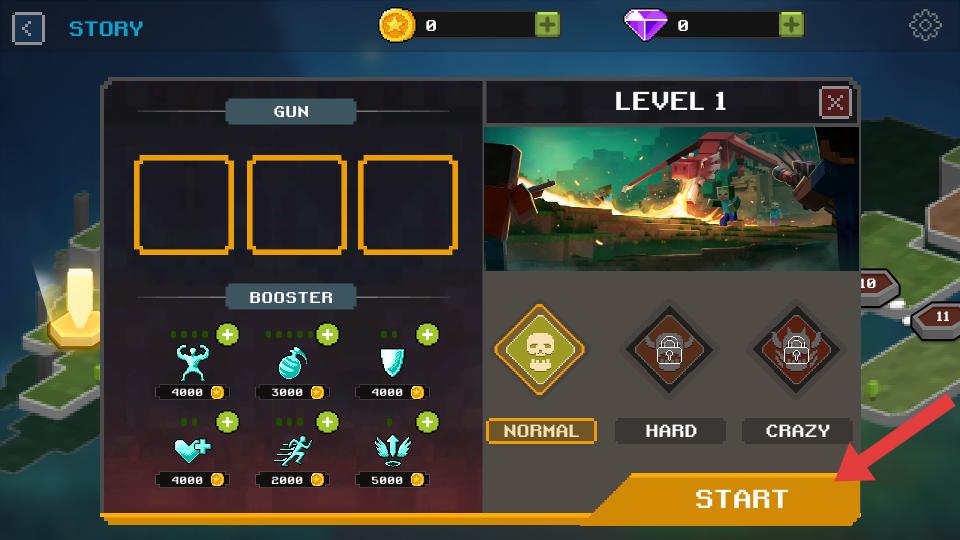Choose the CRAZY difficulty label
Viewport: 960px width, 540px height.
[x=797, y=431]
